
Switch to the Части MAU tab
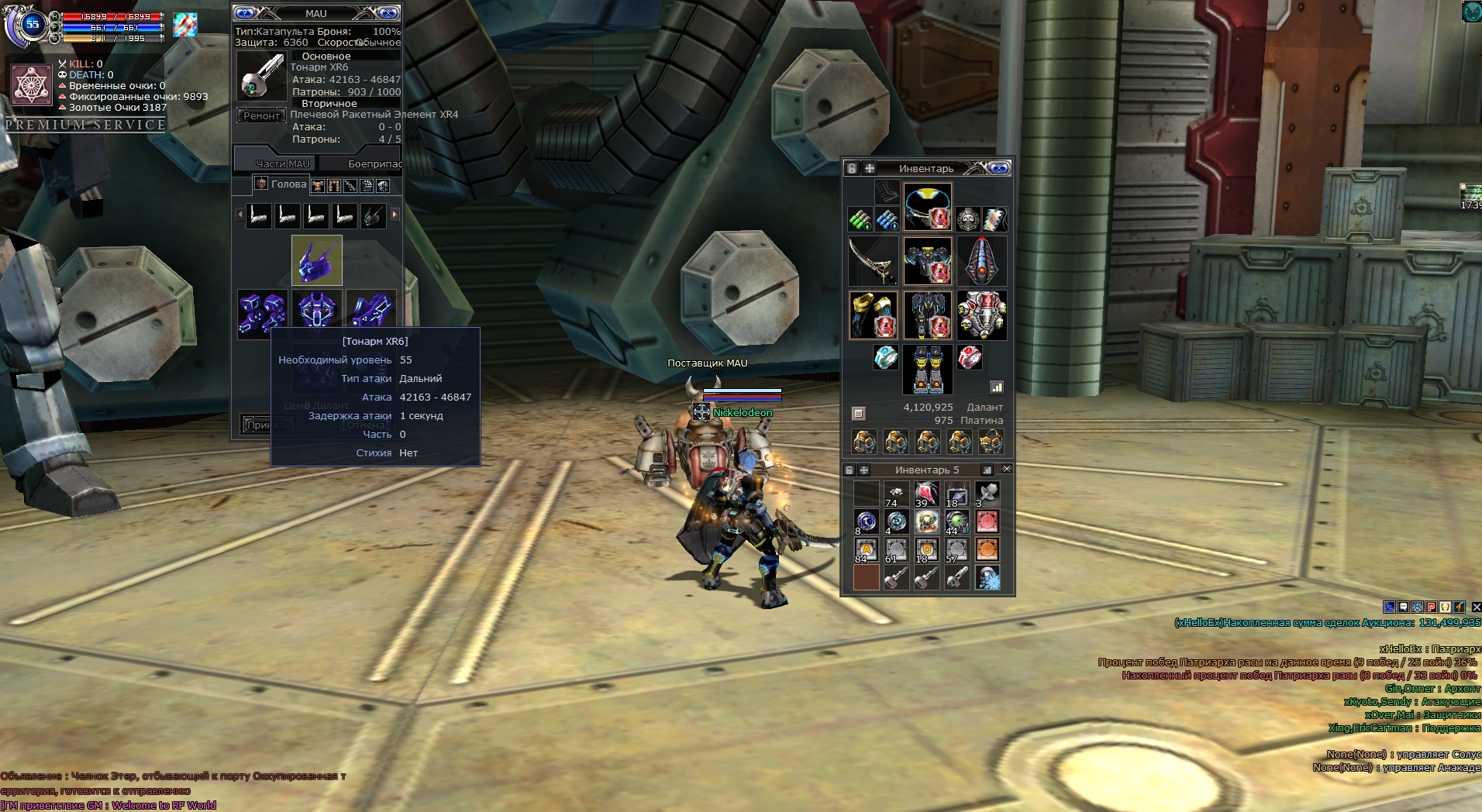pyautogui.click(x=282, y=163)
